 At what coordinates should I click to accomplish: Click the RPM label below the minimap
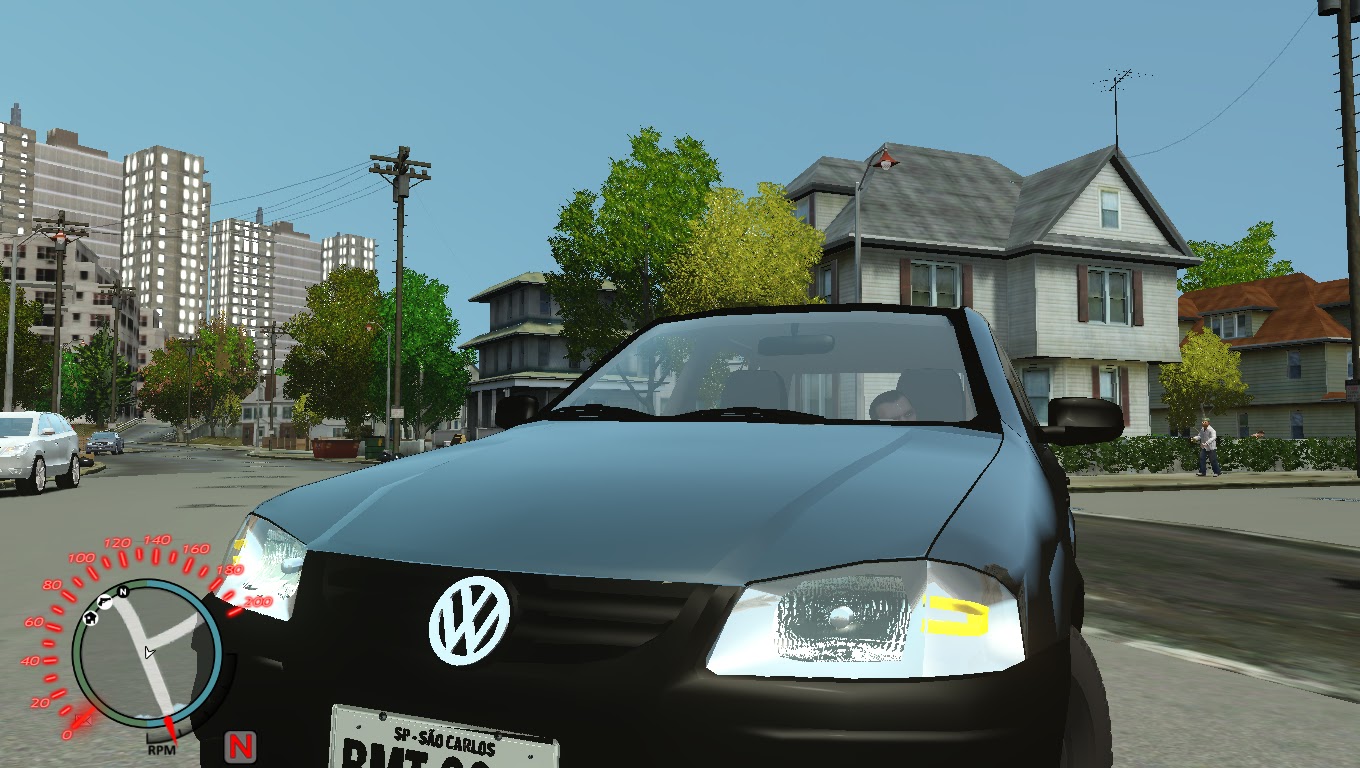point(162,749)
